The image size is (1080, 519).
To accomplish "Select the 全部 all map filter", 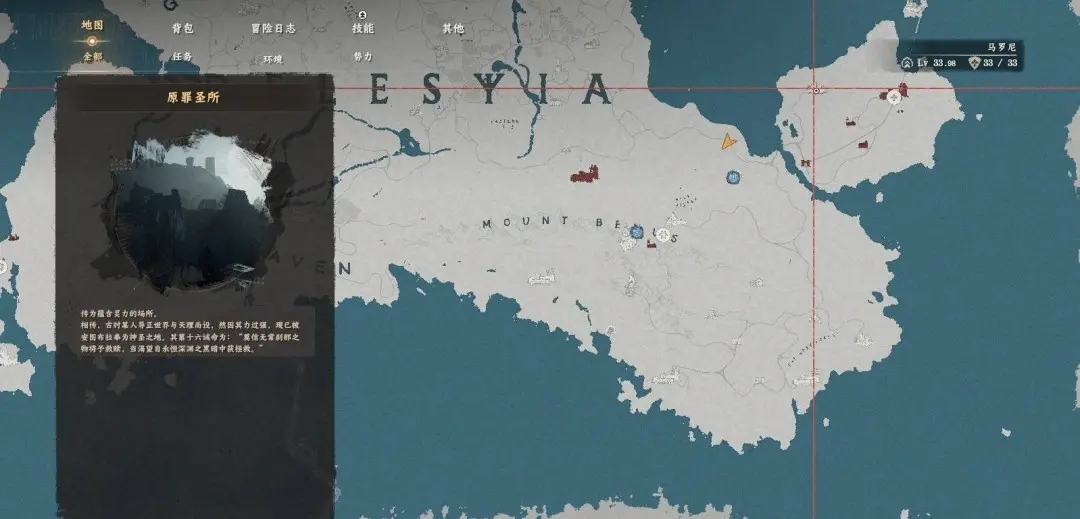I will tap(92, 57).
